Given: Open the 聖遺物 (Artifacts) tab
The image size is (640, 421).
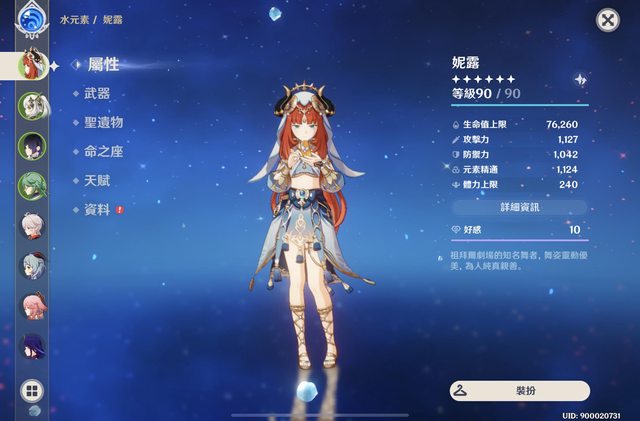Looking at the screenshot, I should (x=104, y=122).
